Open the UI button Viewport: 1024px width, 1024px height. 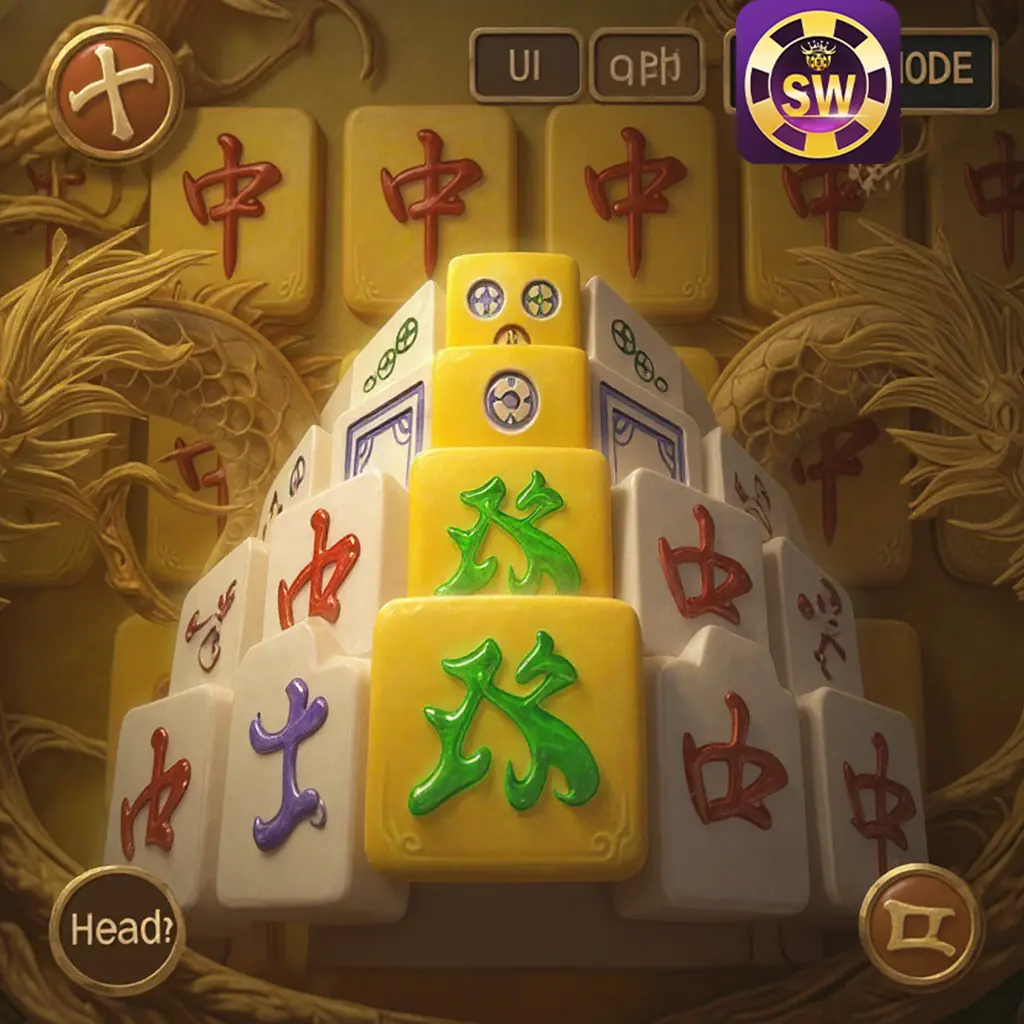click(x=525, y=66)
